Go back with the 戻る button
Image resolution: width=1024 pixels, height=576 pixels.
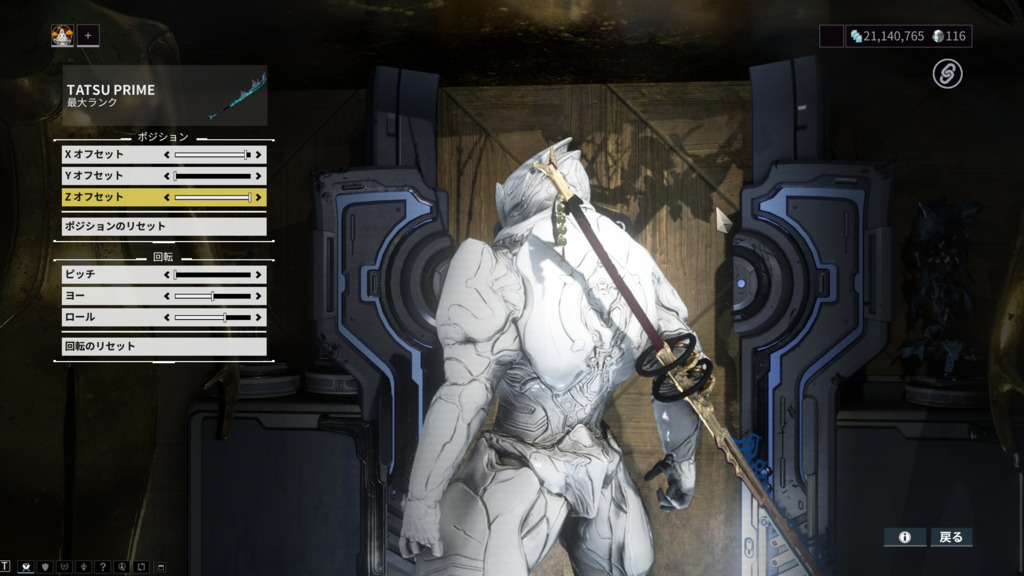pyautogui.click(x=951, y=537)
